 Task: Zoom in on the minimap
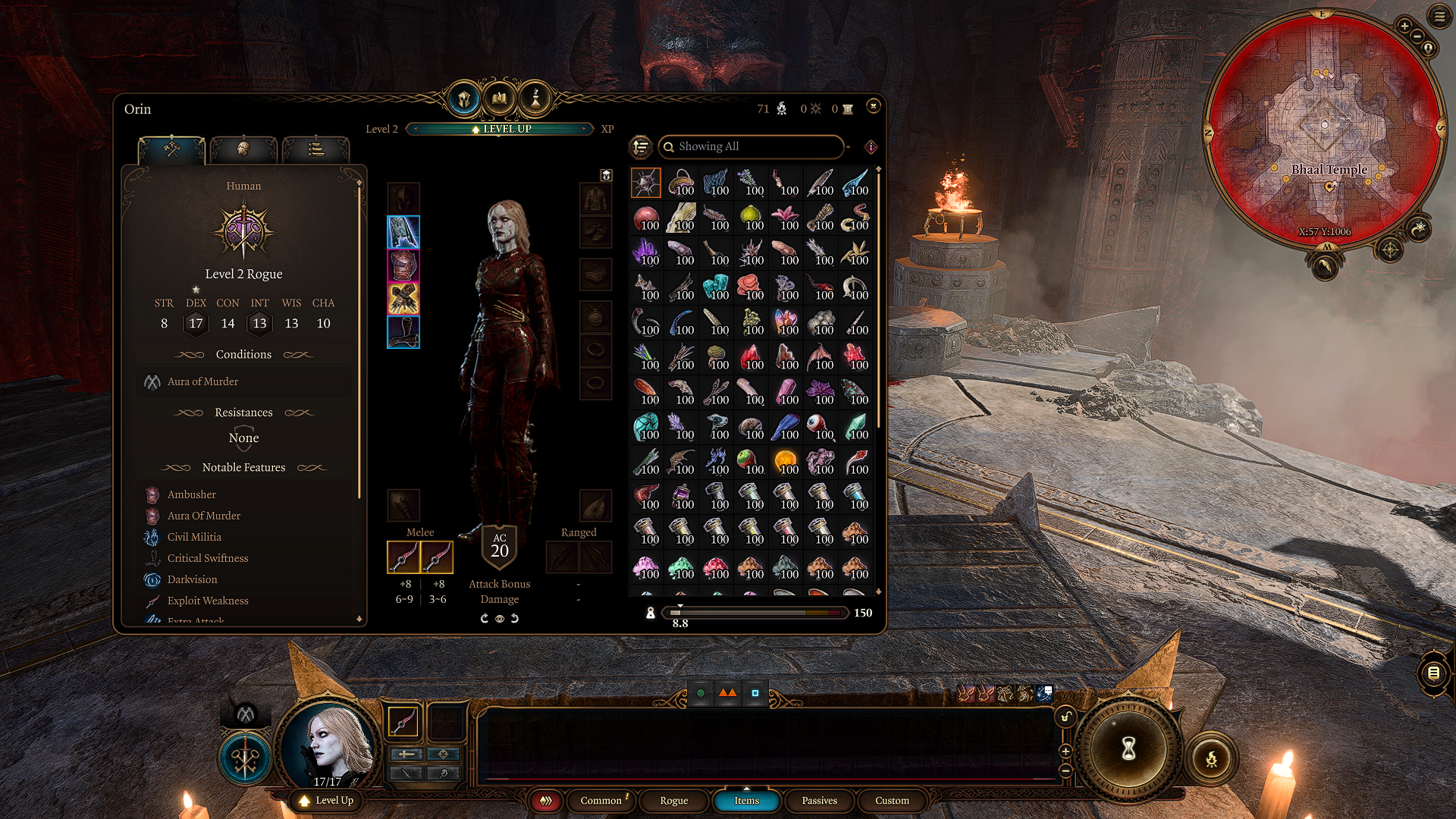point(1404,27)
